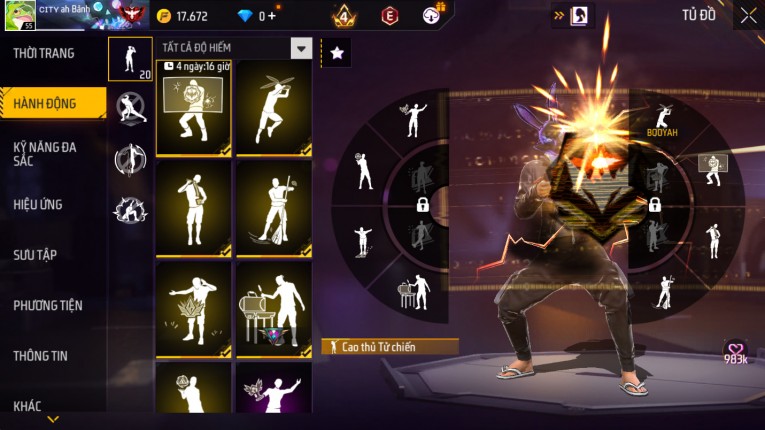The height and width of the screenshot is (430, 765).
Task: Close the Tủ Đồ screen
Action: point(748,15)
